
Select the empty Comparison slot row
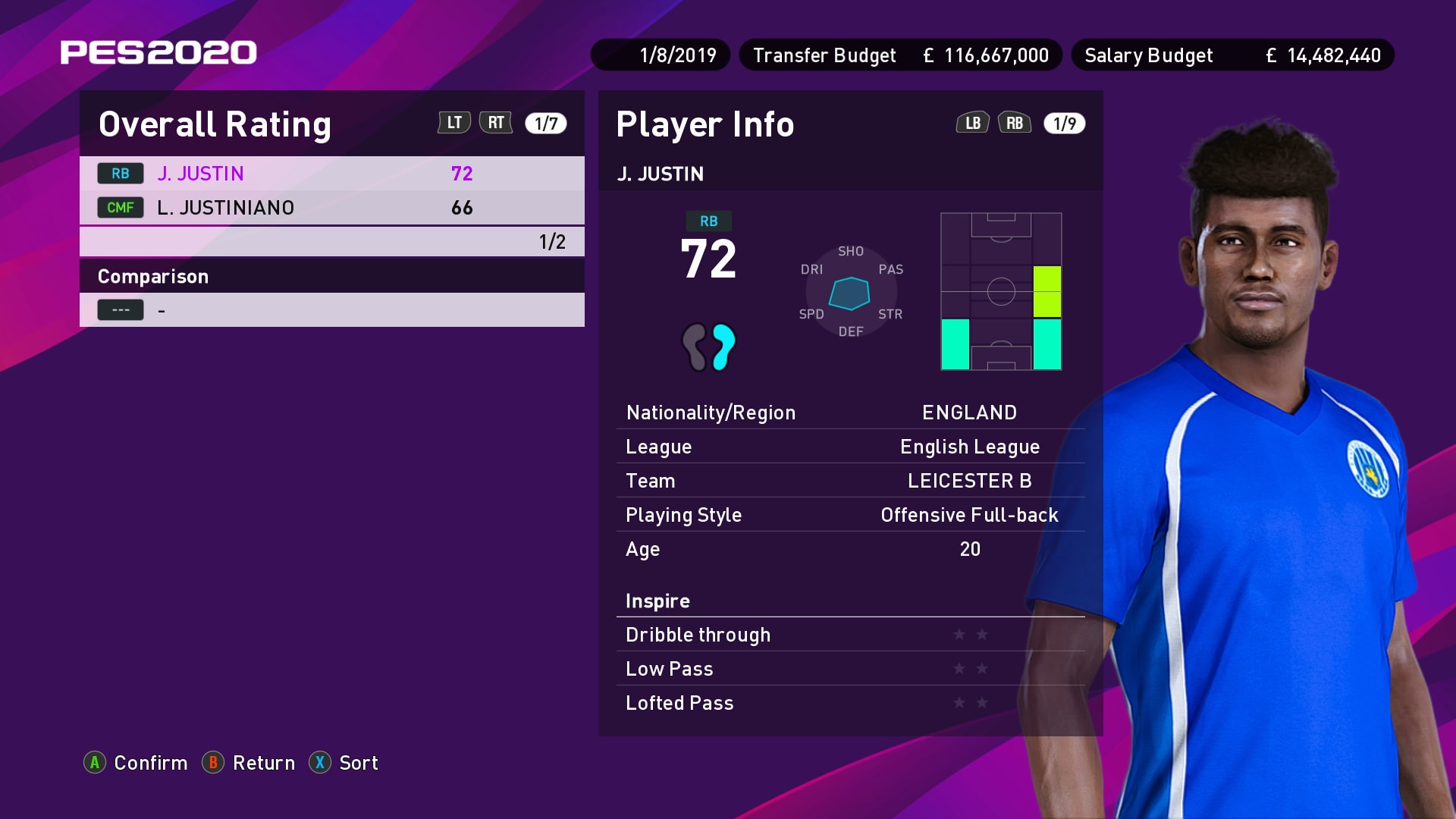coord(331,310)
